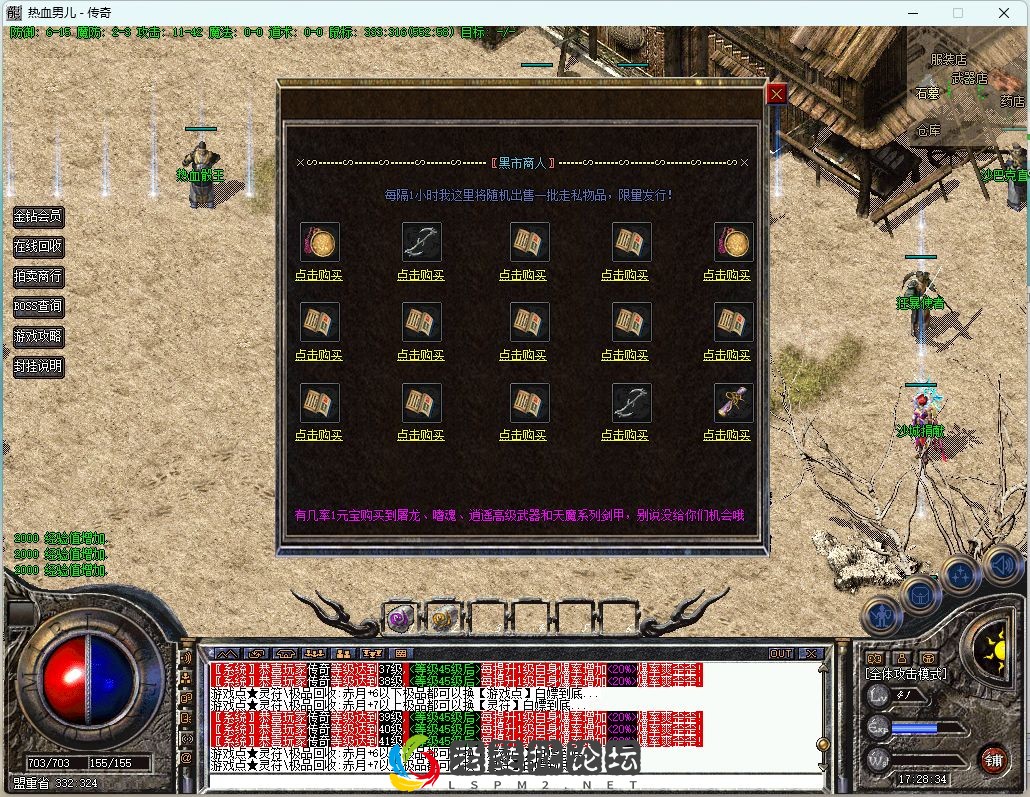Open the character figure round button
This screenshot has height=797, width=1030.
(881, 613)
